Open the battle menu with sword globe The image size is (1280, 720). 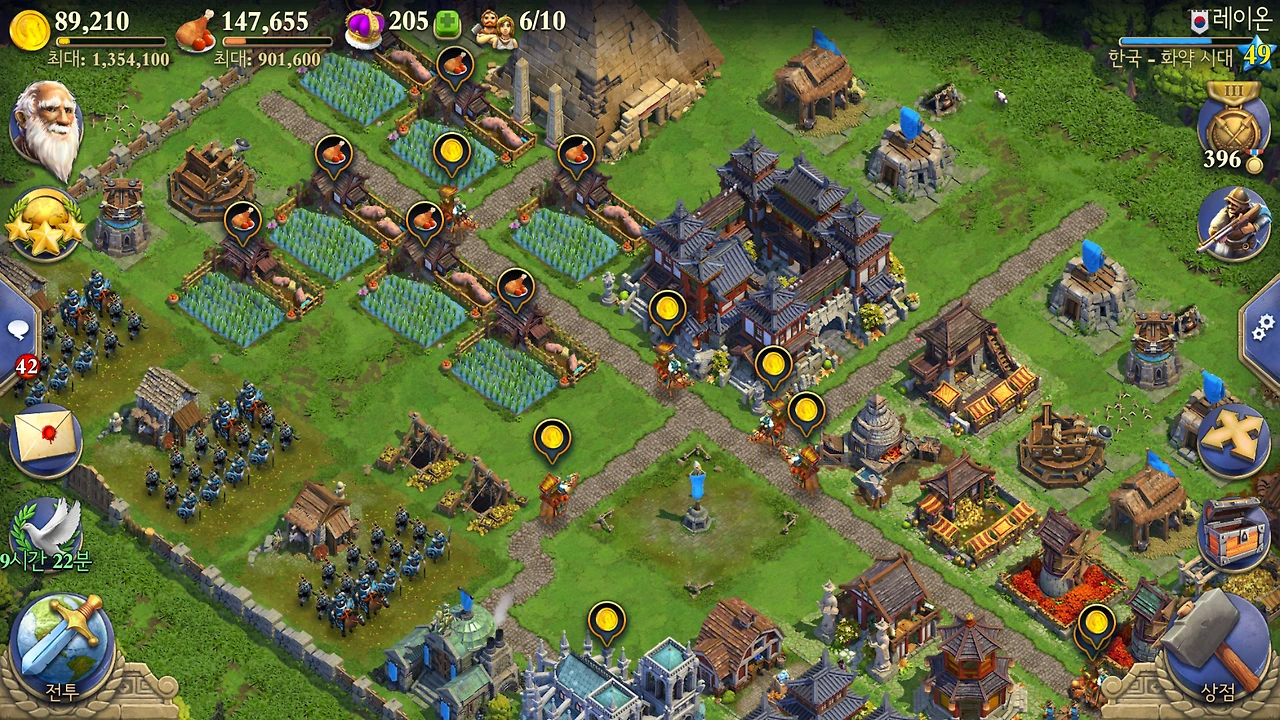pos(62,636)
